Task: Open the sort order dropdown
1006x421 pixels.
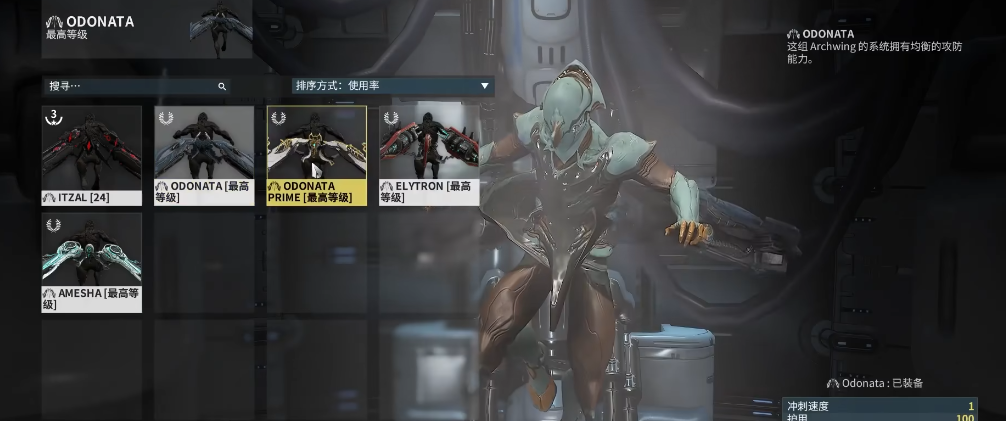Action: tap(392, 86)
